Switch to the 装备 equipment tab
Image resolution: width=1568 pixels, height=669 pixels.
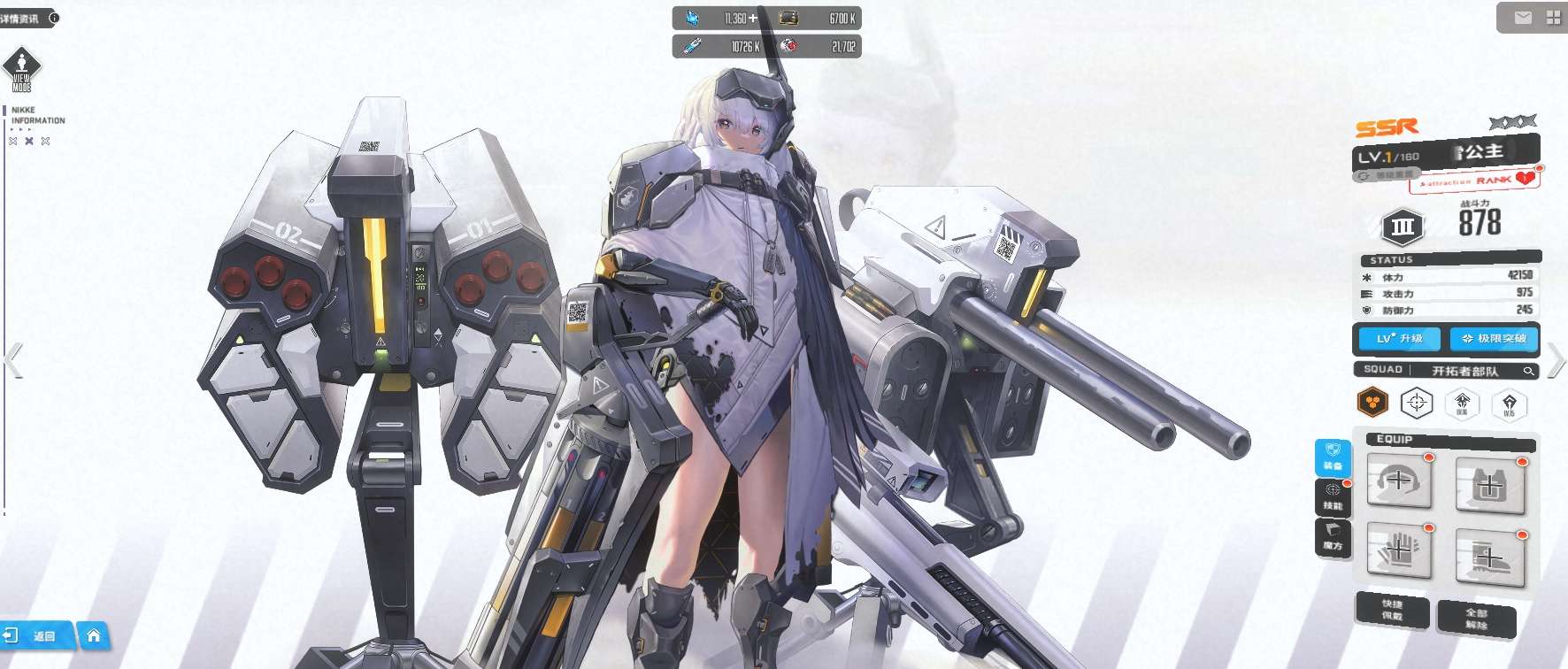(x=1333, y=458)
